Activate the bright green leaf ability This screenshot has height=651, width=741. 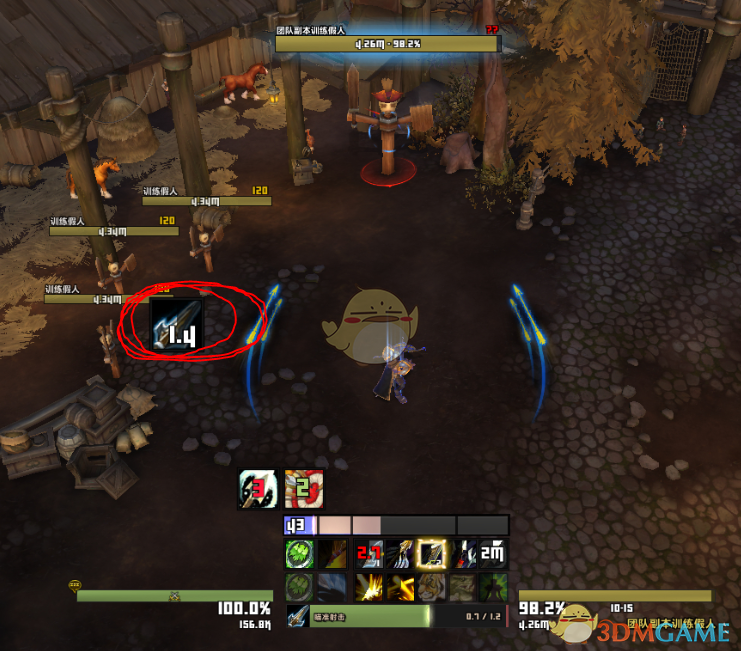pos(298,554)
